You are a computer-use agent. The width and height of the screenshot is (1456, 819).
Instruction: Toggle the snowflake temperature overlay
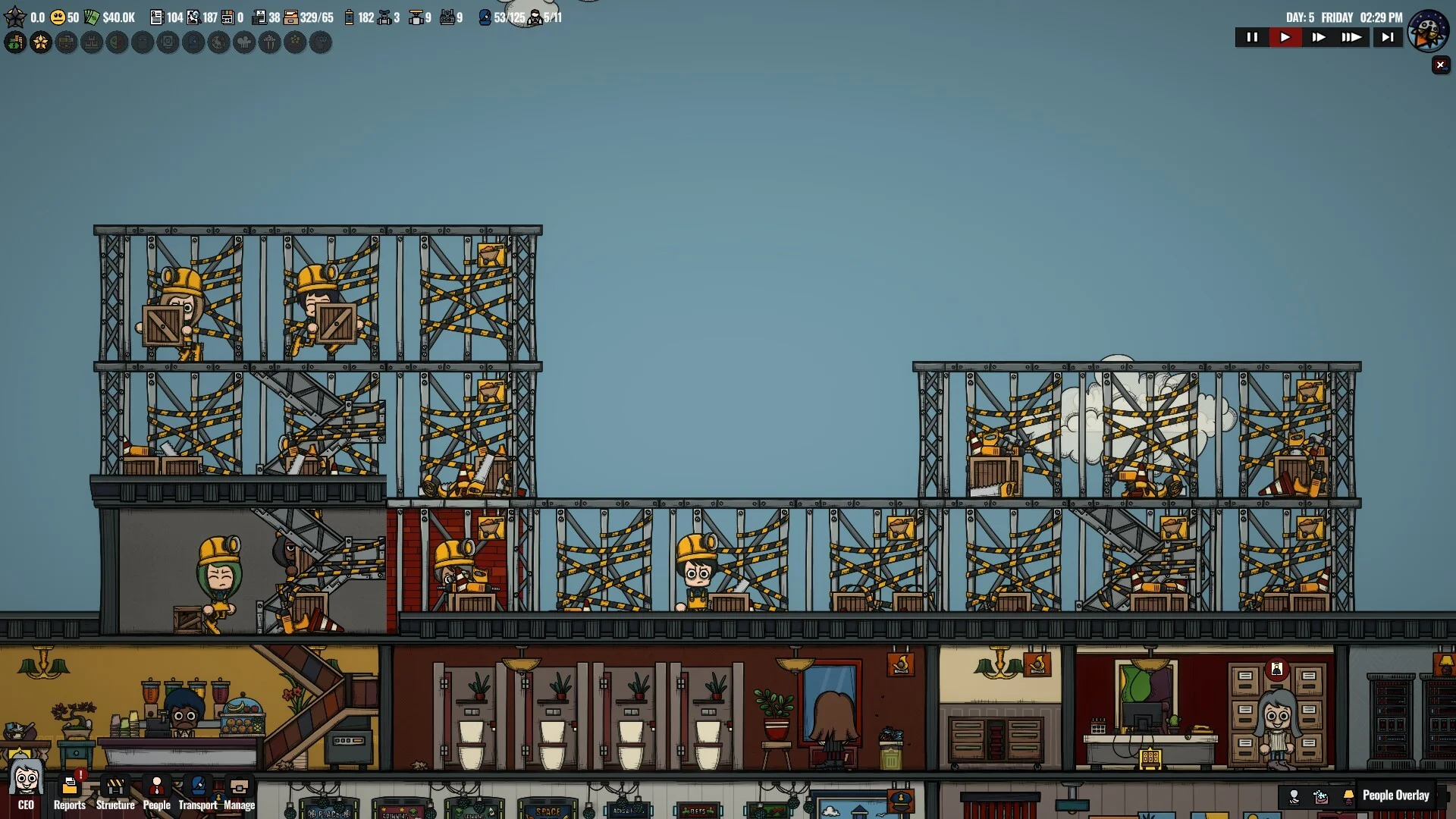[x=1321, y=796]
